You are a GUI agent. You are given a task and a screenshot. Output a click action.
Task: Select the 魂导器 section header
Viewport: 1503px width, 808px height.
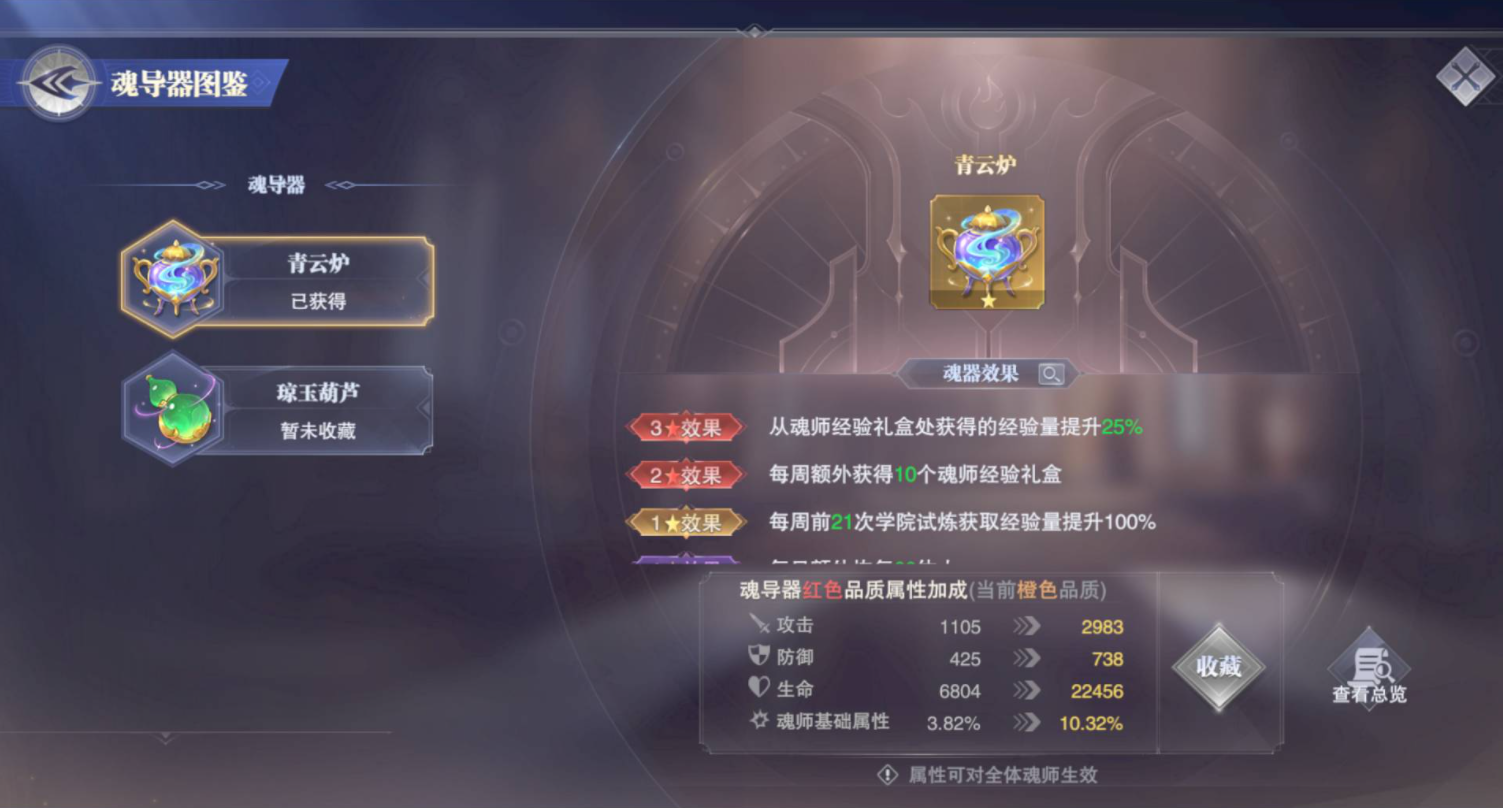click(x=278, y=184)
